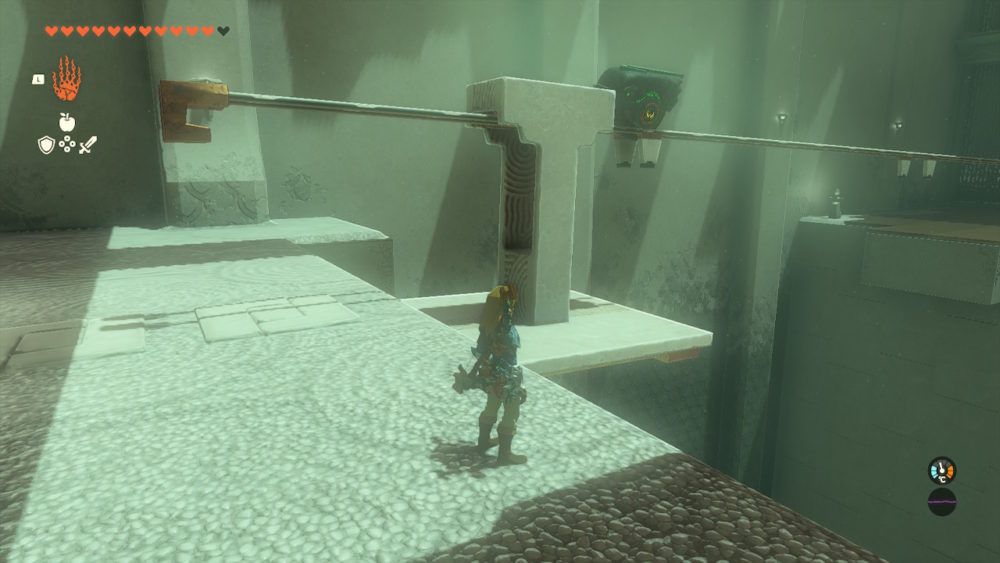Activate the orange Ultrahand ability icon
The width and height of the screenshot is (1000, 563).
tap(66, 79)
